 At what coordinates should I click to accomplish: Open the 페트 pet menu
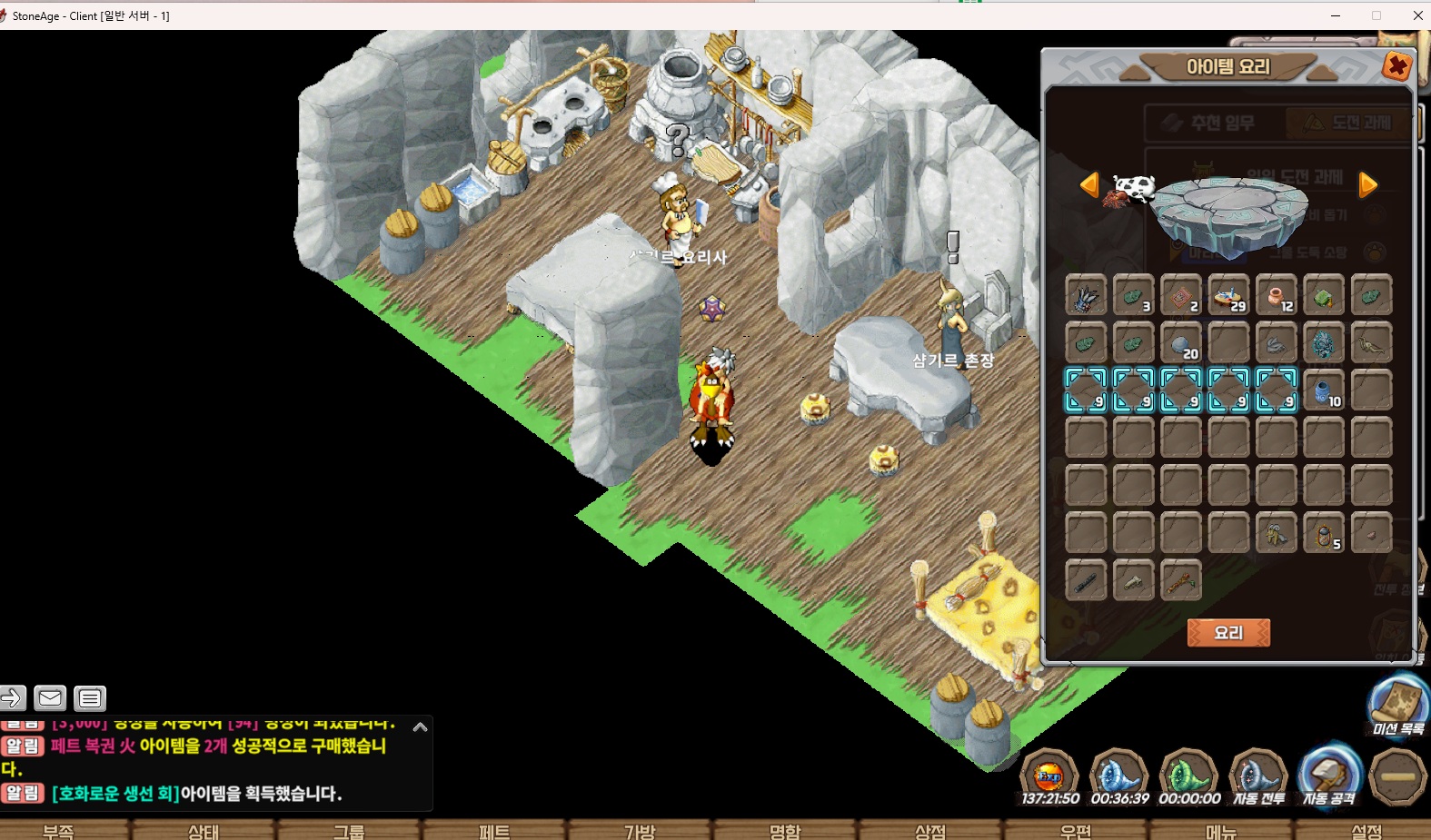(x=494, y=831)
